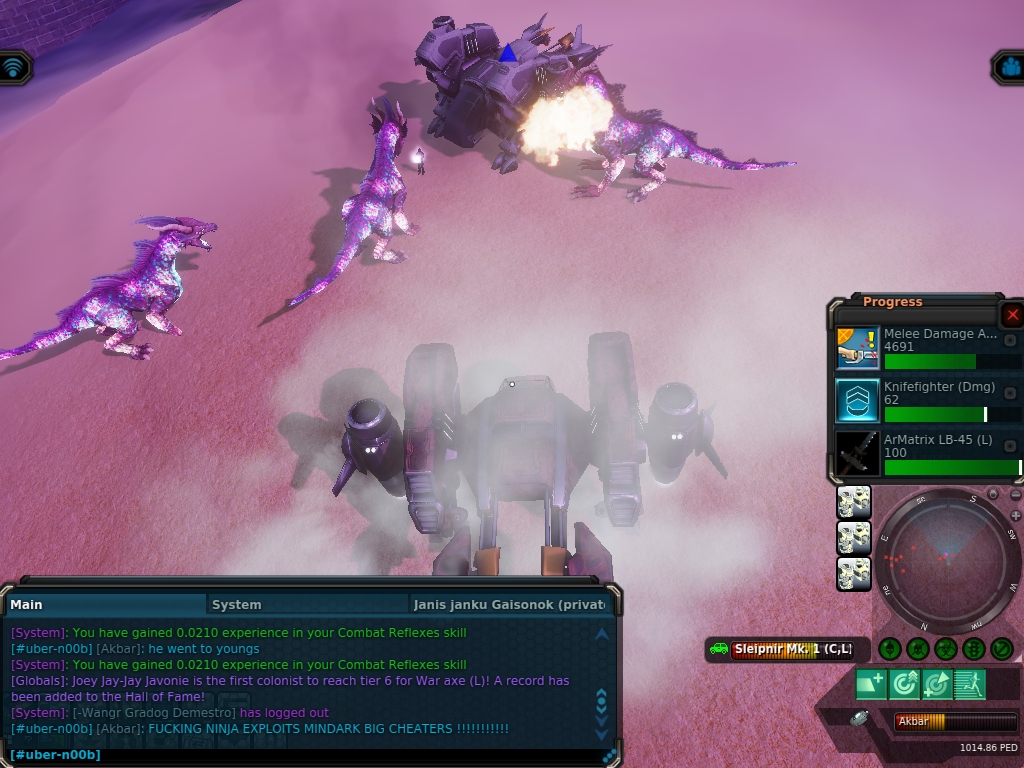Open the people icon panel
Image resolution: width=1024 pixels, height=768 pixels.
(1009, 67)
